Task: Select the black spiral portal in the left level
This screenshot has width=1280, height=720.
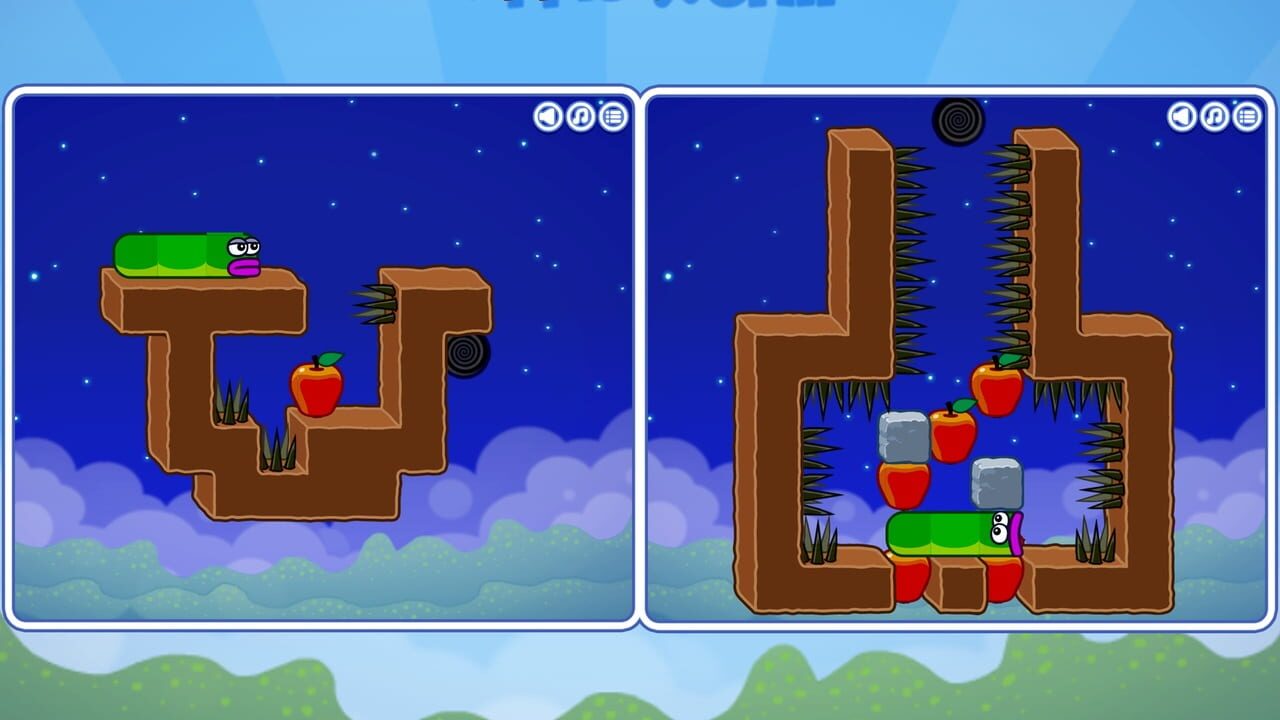Action: [x=467, y=355]
